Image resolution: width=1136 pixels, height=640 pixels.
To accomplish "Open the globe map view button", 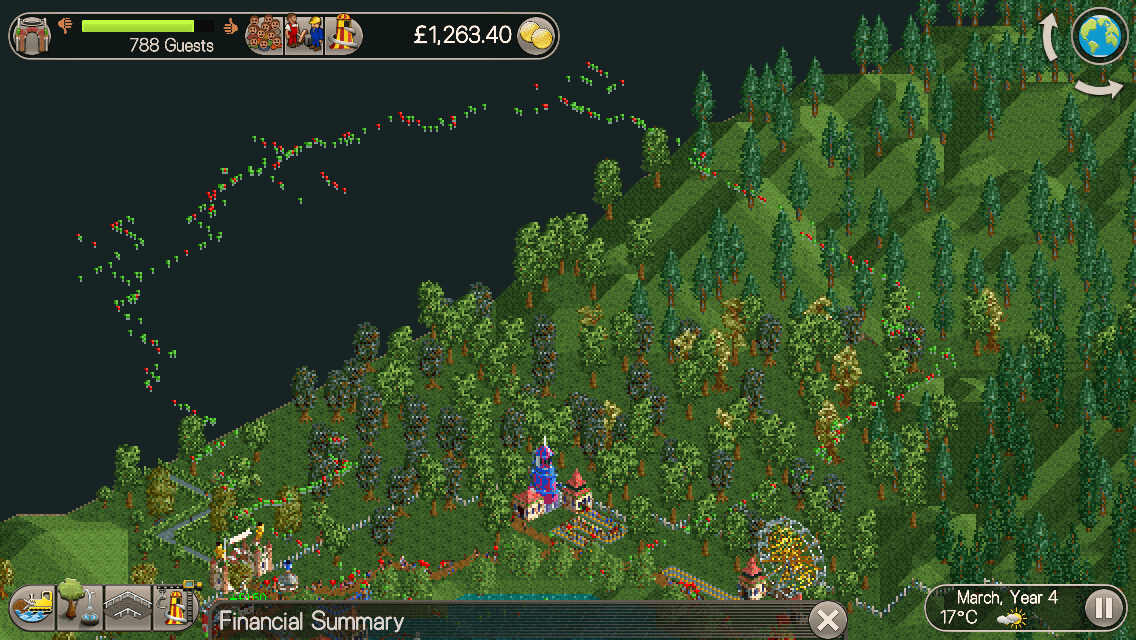I will pyautogui.click(x=1100, y=36).
